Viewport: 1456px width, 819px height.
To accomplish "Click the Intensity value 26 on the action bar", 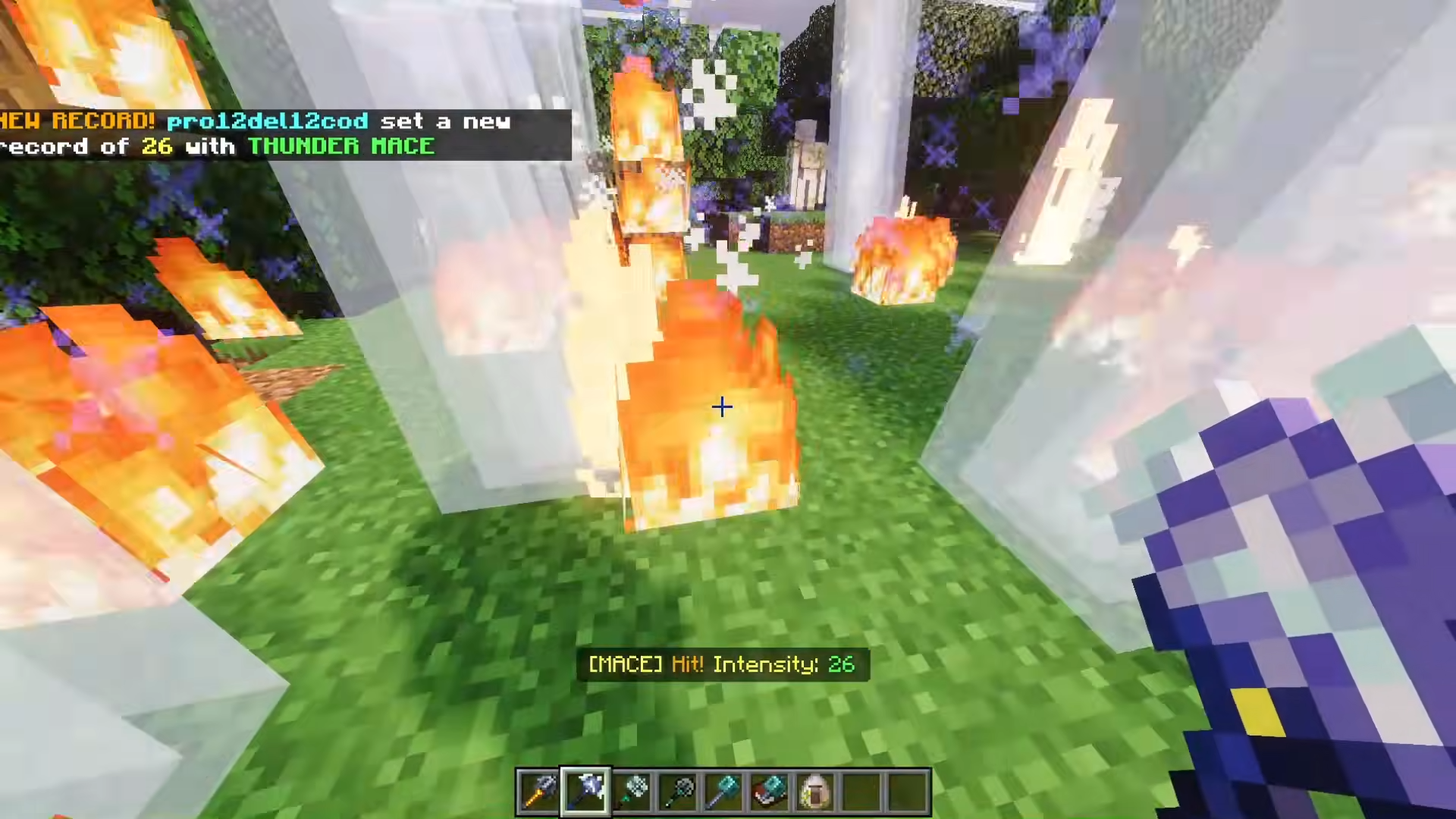I will tap(841, 664).
